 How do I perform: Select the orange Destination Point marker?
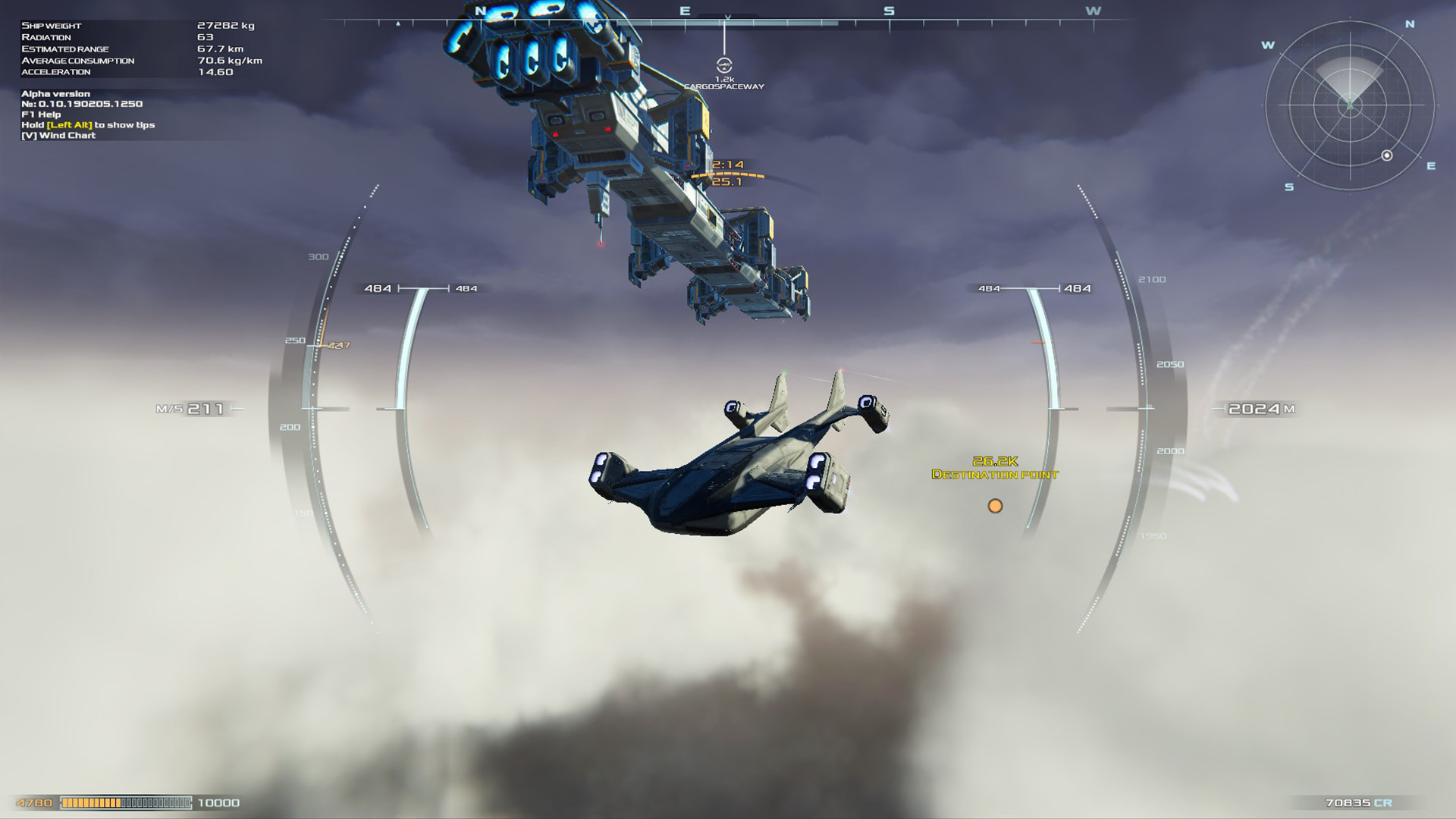click(996, 506)
